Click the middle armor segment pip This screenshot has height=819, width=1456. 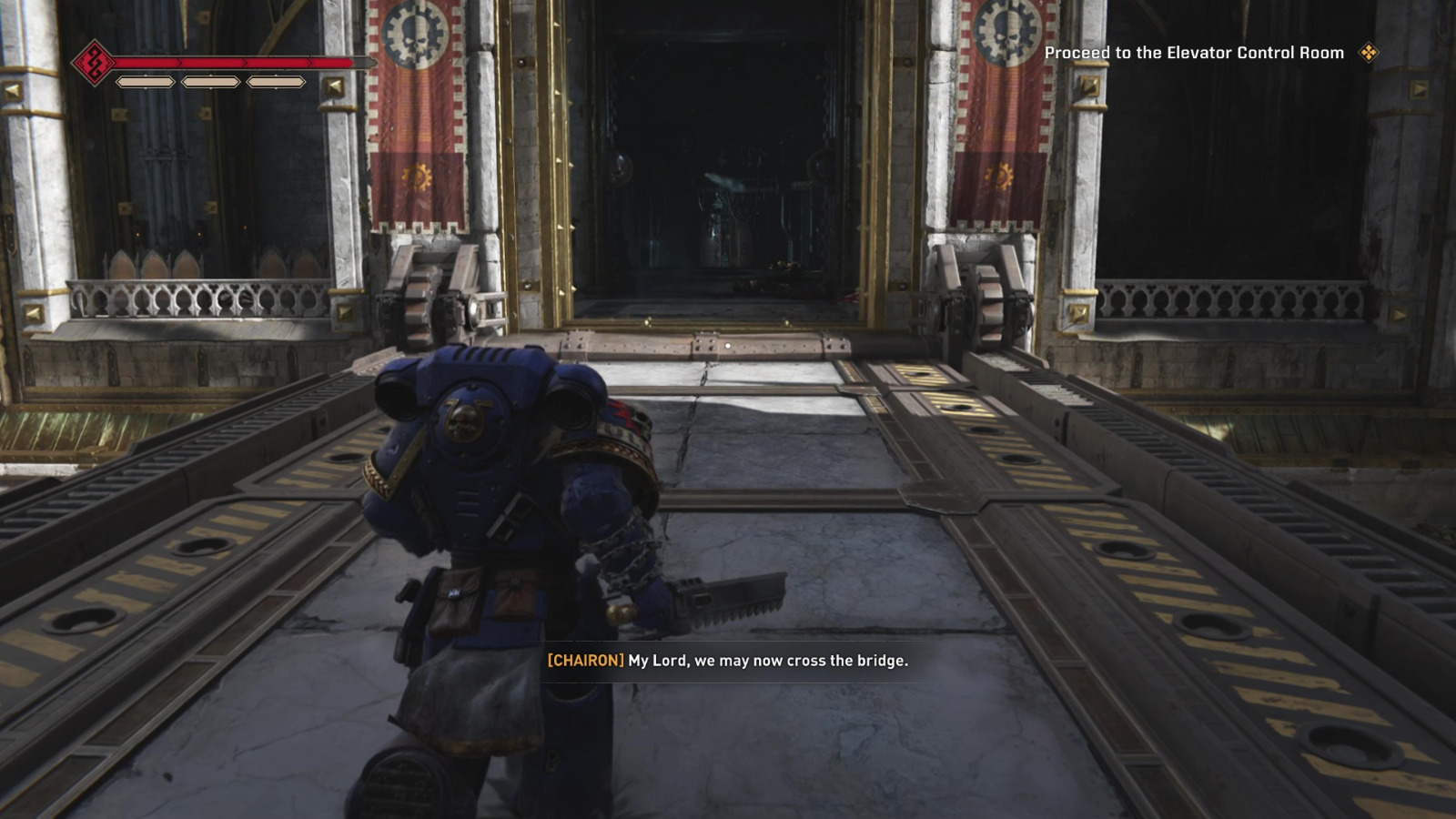coord(211,83)
